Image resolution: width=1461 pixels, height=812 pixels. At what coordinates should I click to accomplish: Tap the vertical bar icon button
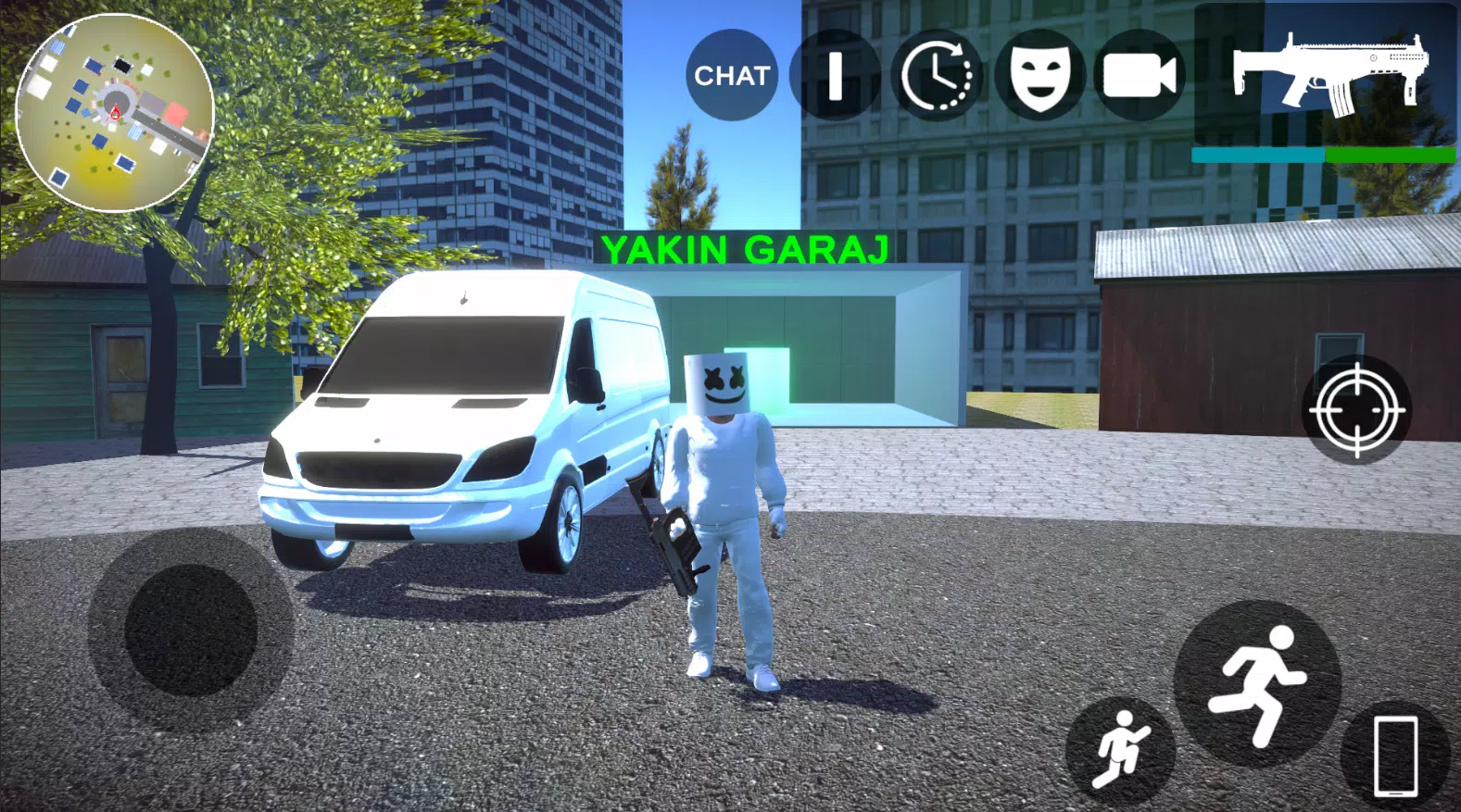point(835,75)
